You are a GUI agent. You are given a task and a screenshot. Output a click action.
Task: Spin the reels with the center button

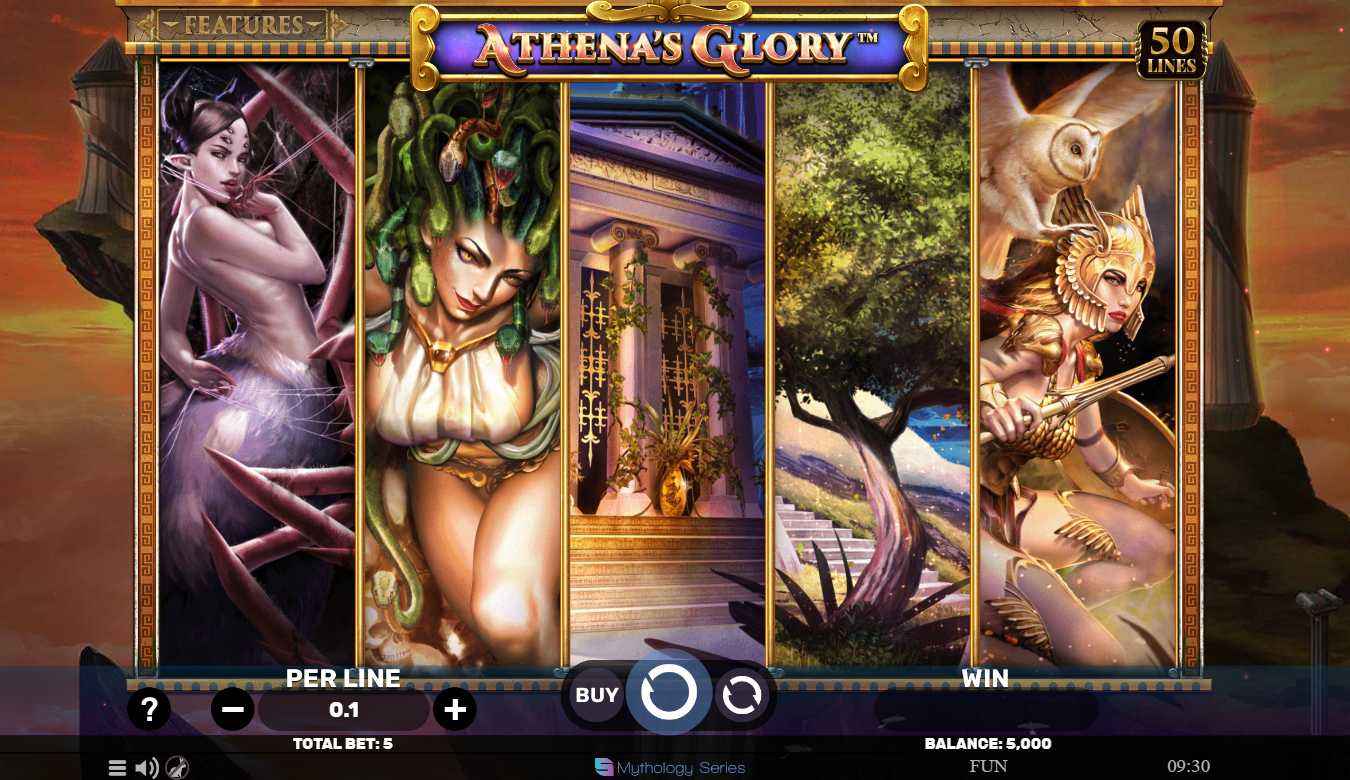point(668,693)
